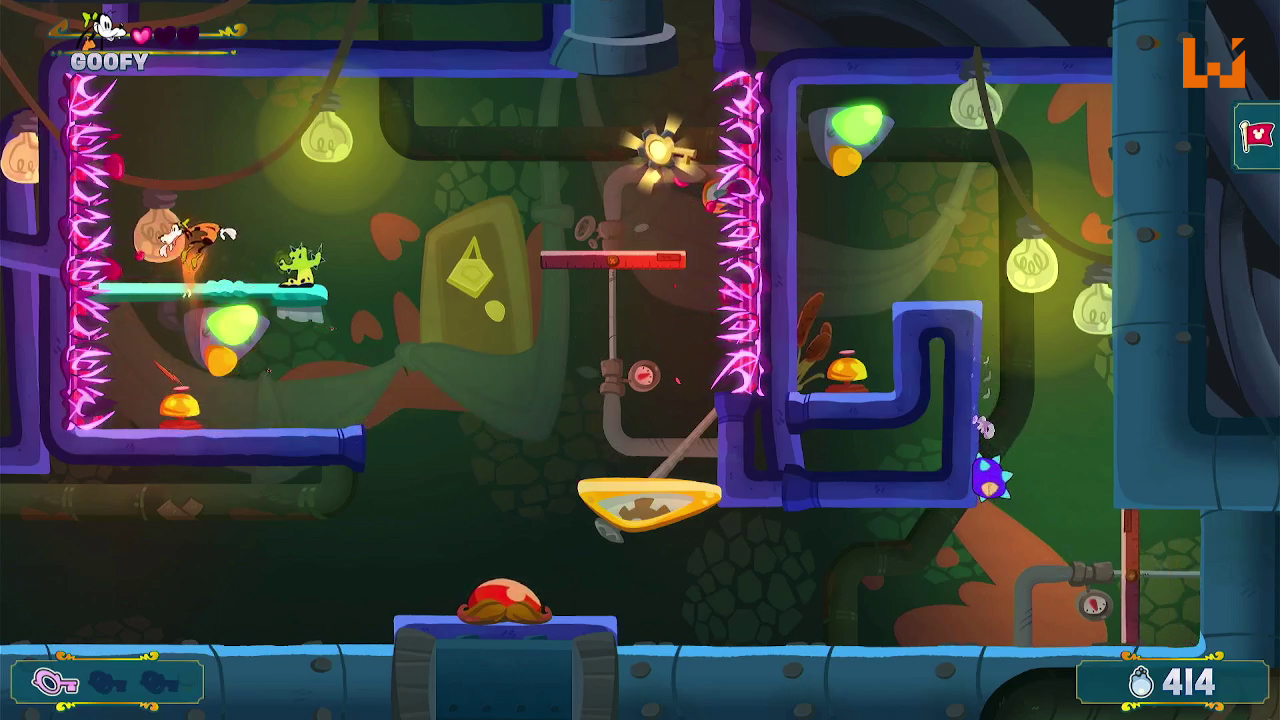Viewport: 1280px width, 720px height.
Task: Open the Mickey flag tab
Action: pos(1258,135)
